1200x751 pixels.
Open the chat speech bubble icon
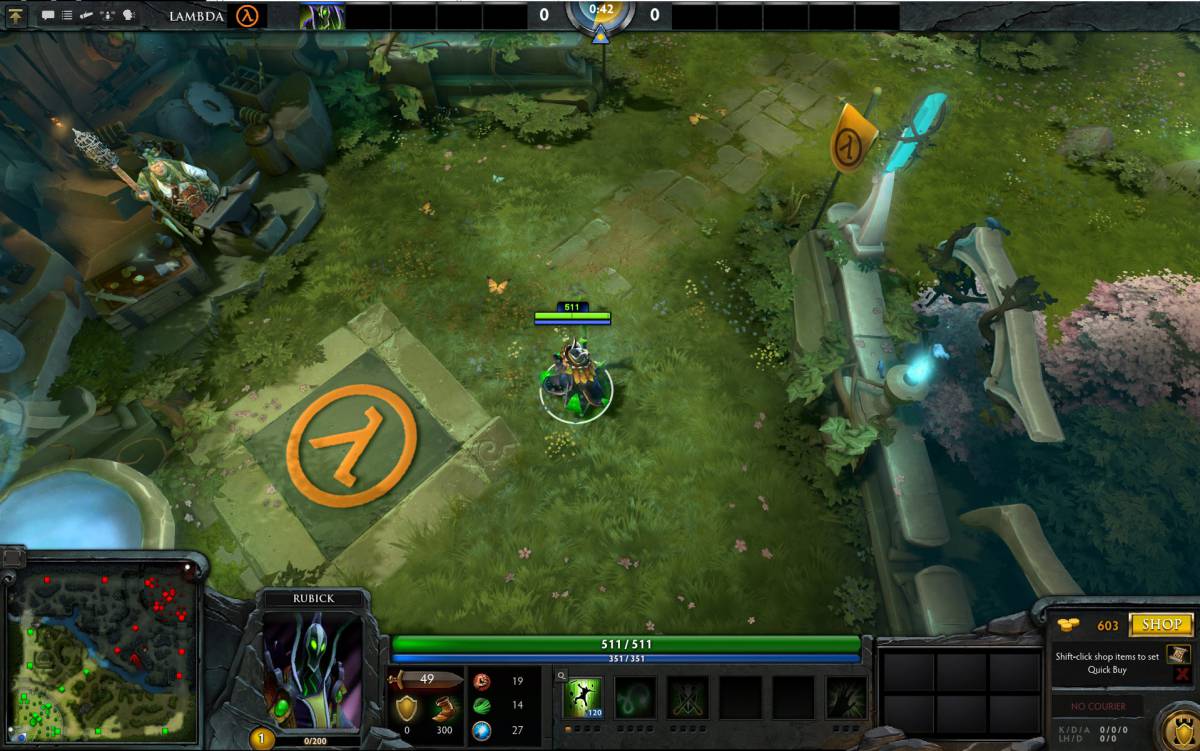48,15
